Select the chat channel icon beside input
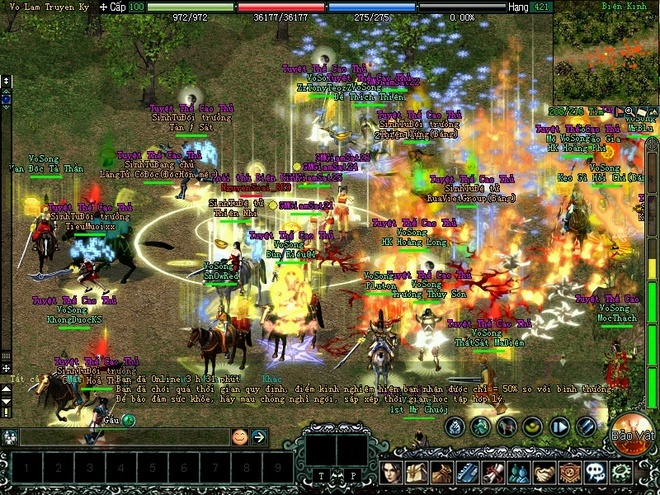The image size is (660, 495). [x=10, y=437]
